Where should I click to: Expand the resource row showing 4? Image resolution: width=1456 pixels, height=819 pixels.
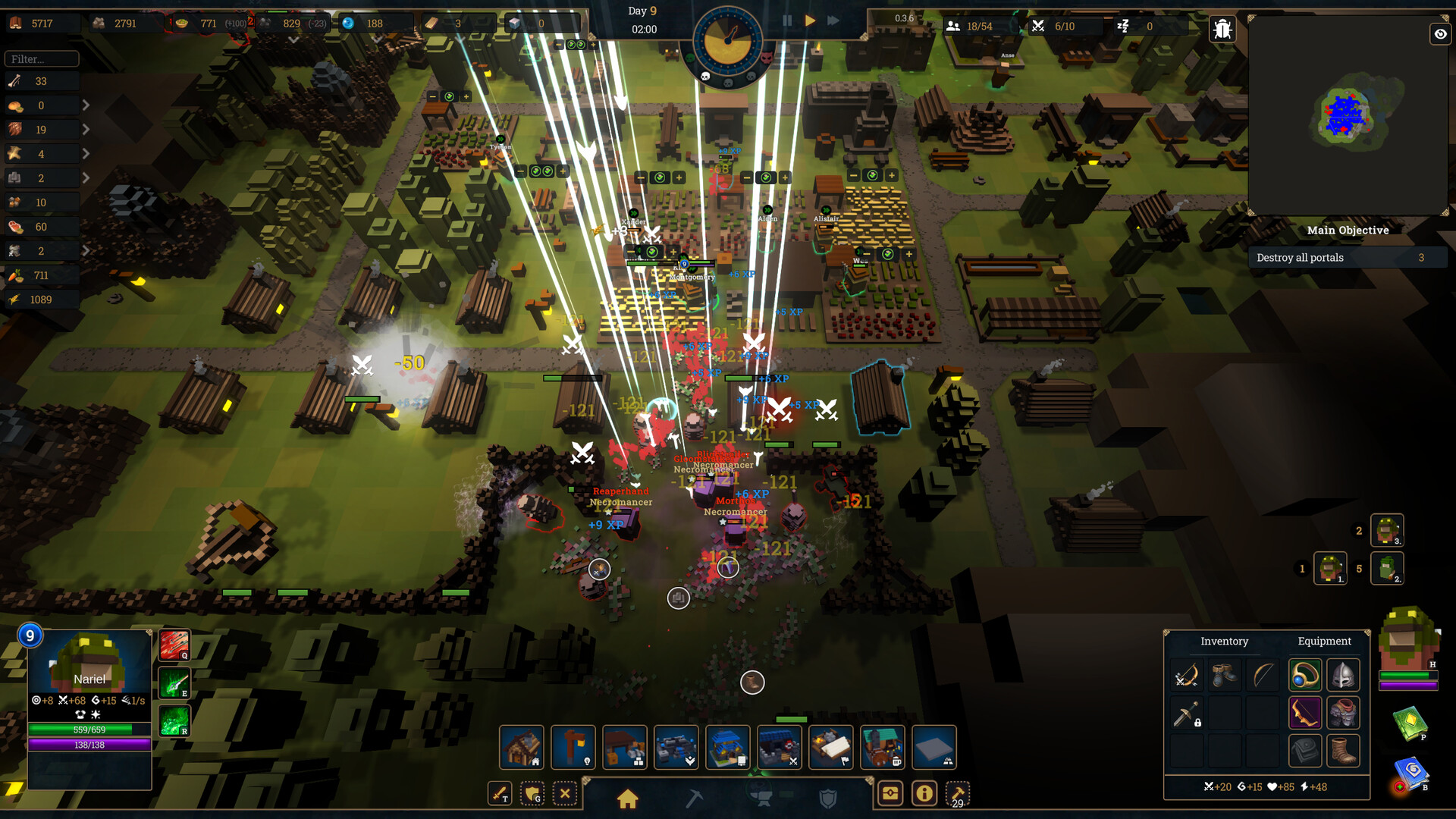[86, 153]
